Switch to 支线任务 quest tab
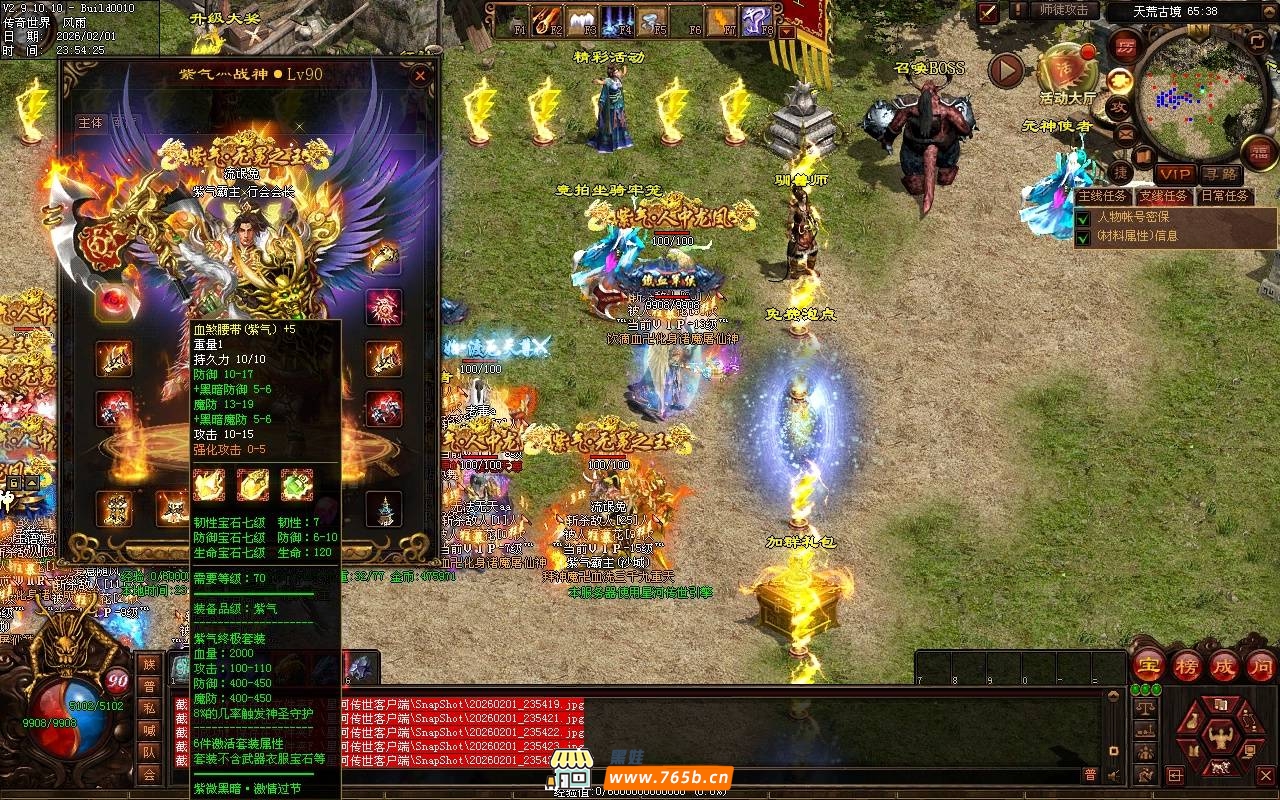Screen dimensions: 1280x800 (1164, 197)
